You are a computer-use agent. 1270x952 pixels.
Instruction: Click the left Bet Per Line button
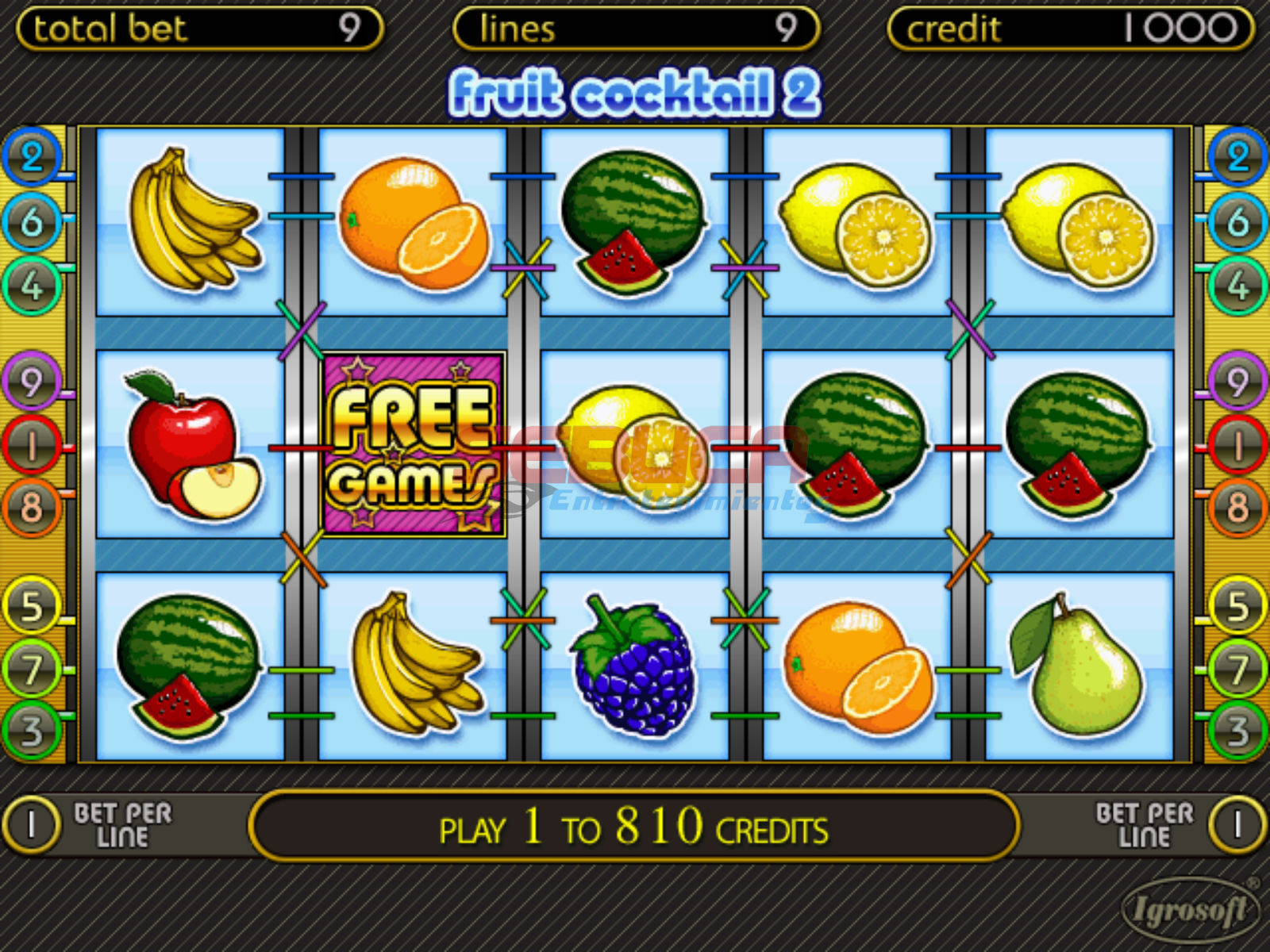[x=32, y=825]
